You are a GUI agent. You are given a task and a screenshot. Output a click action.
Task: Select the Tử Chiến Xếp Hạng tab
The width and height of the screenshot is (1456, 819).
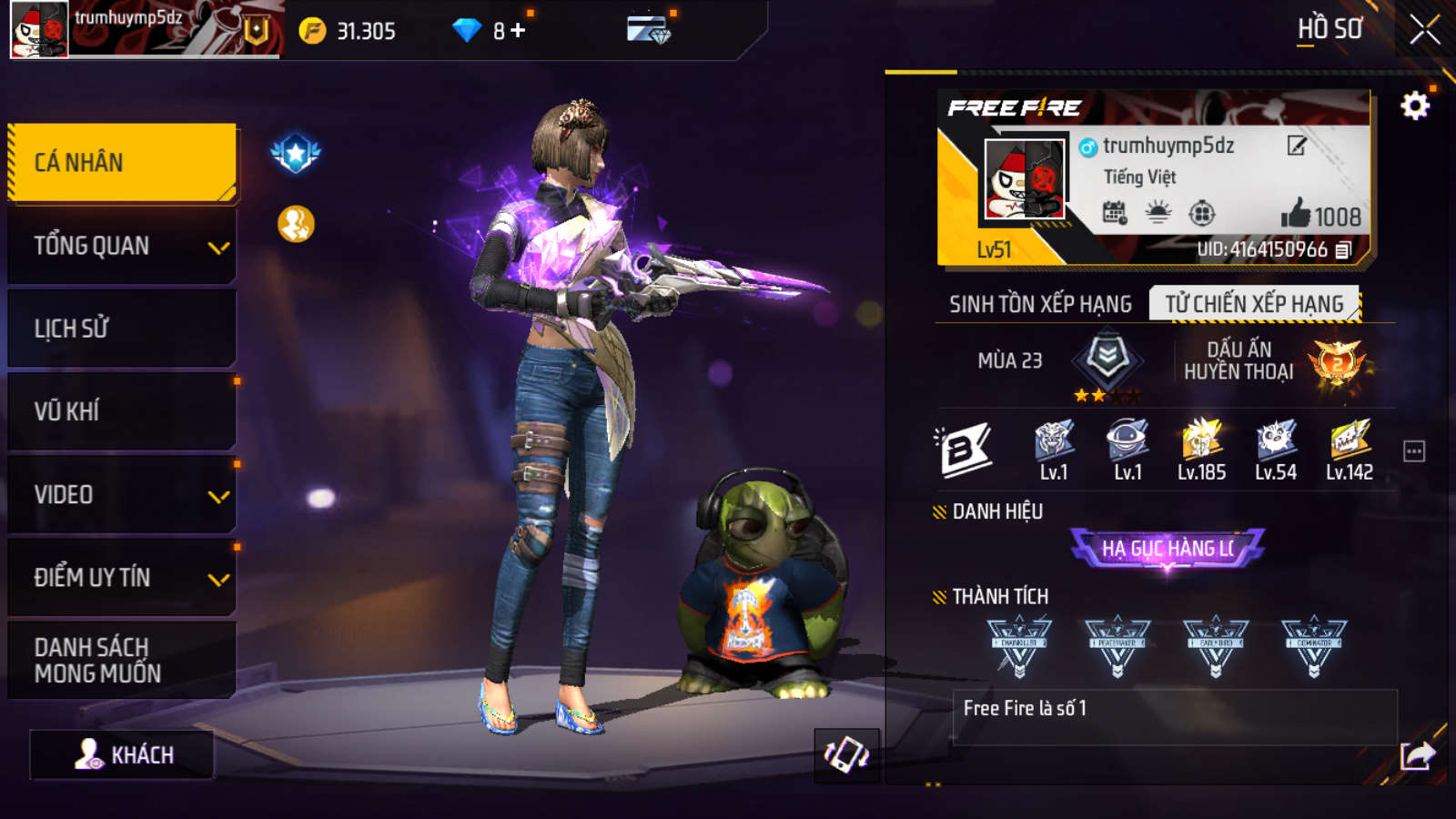click(1254, 304)
